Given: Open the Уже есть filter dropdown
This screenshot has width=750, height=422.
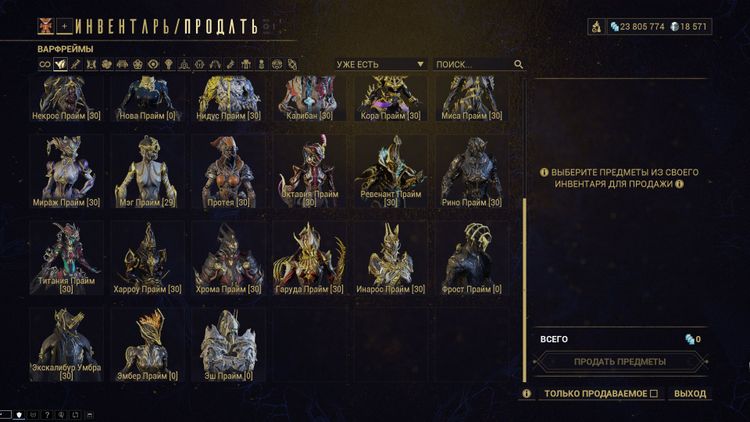Looking at the screenshot, I should point(380,64).
